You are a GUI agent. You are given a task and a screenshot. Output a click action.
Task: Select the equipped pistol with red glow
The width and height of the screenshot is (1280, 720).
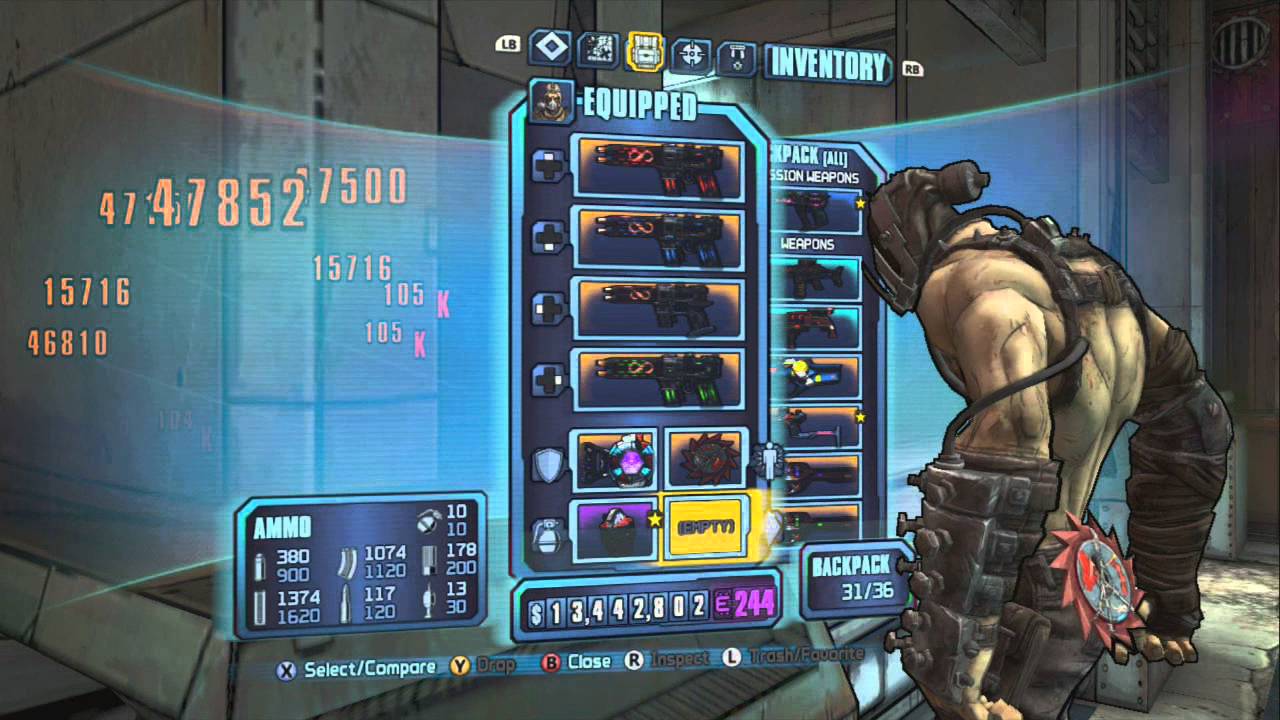(x=660, y=165)
